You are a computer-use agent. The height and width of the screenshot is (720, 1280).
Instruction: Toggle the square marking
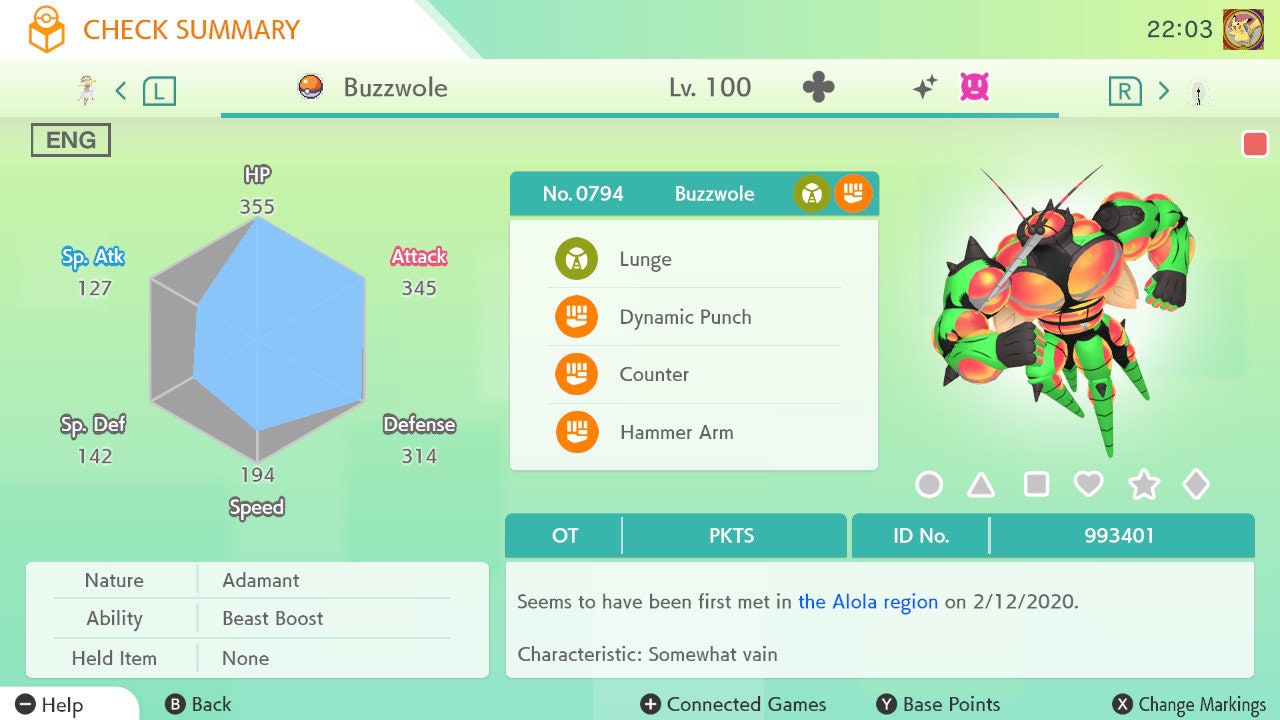[1036, 485]
